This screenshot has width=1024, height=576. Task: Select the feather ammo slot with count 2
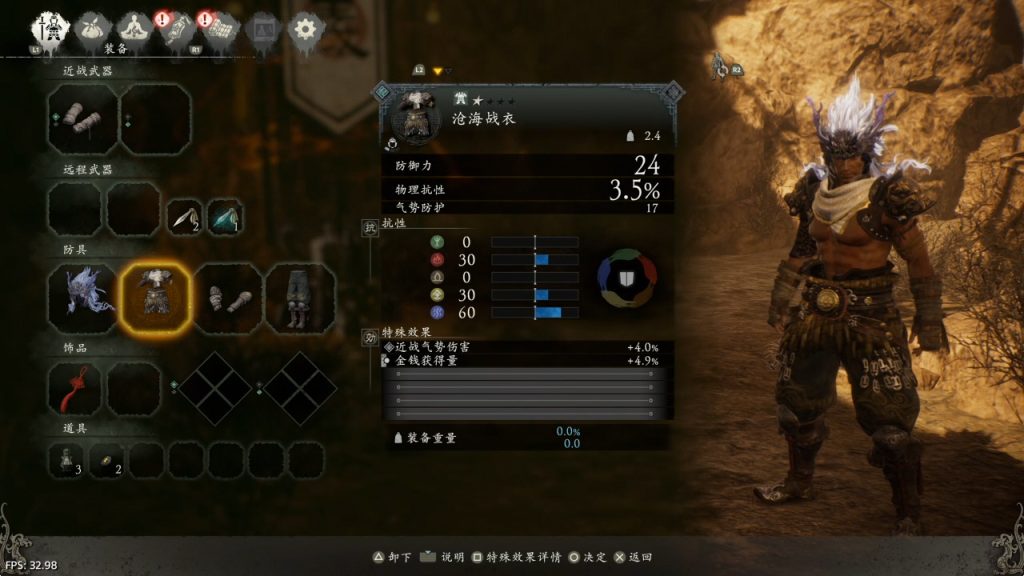184,217
